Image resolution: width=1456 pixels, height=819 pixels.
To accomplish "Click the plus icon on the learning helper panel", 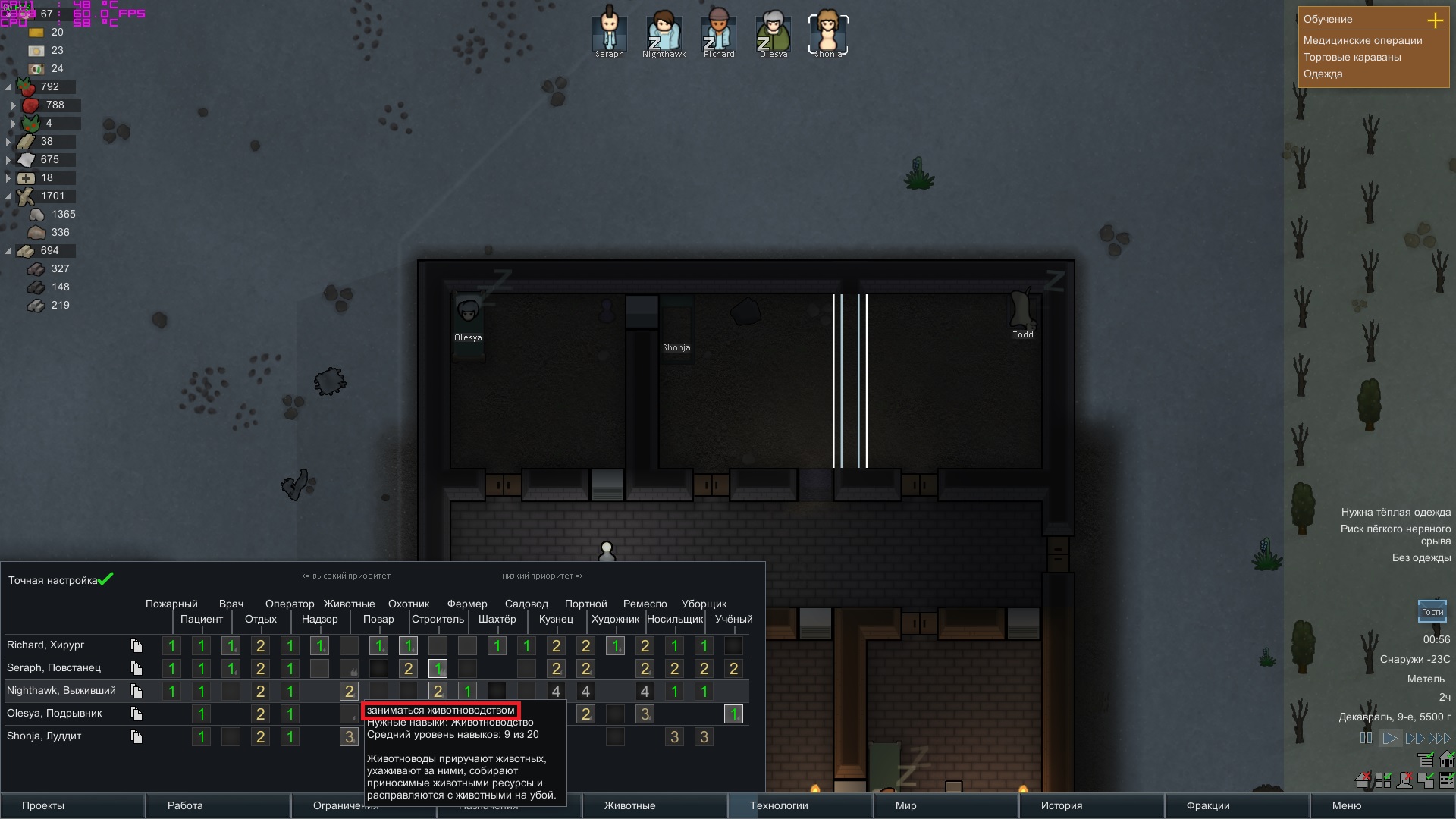I will point(1436,20).
